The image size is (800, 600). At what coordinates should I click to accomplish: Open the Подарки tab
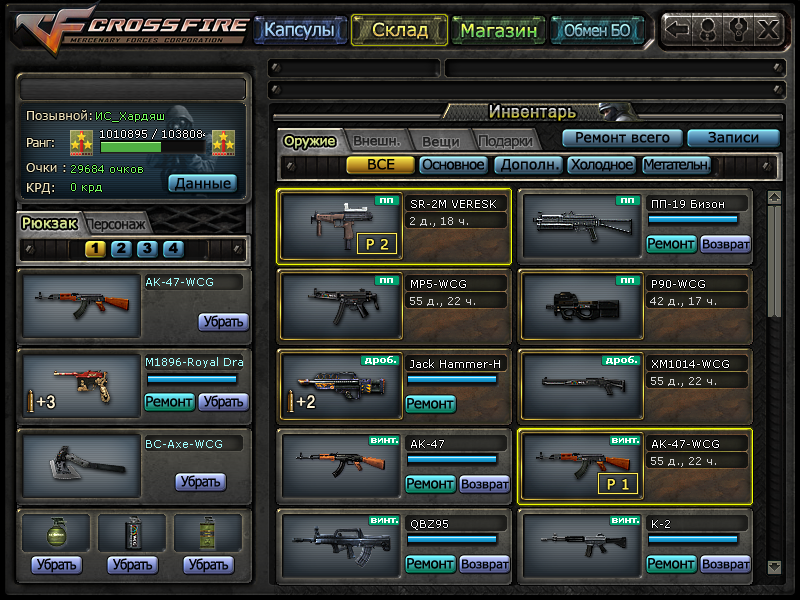click(x=504, y=141)
